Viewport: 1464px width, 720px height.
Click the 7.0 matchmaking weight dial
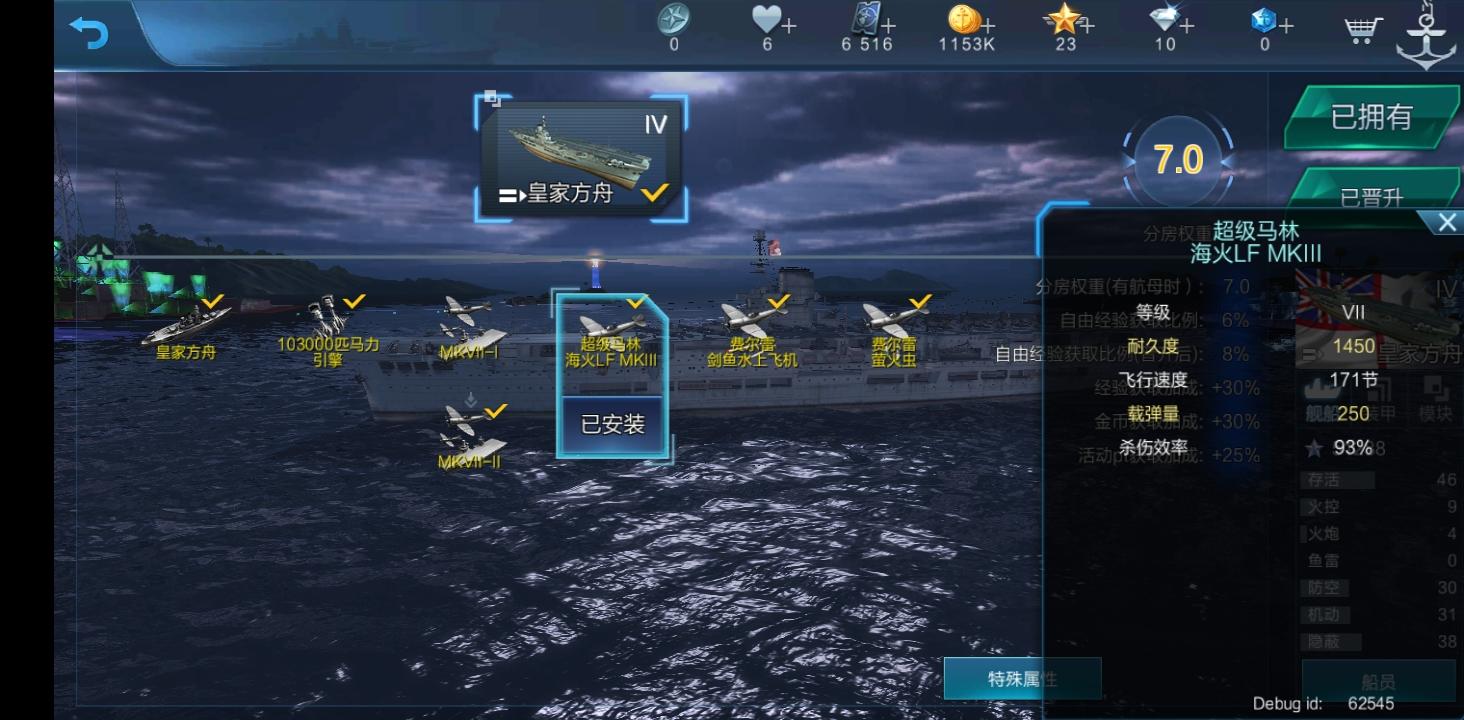pyautogui.click(x=1177, y=160)
